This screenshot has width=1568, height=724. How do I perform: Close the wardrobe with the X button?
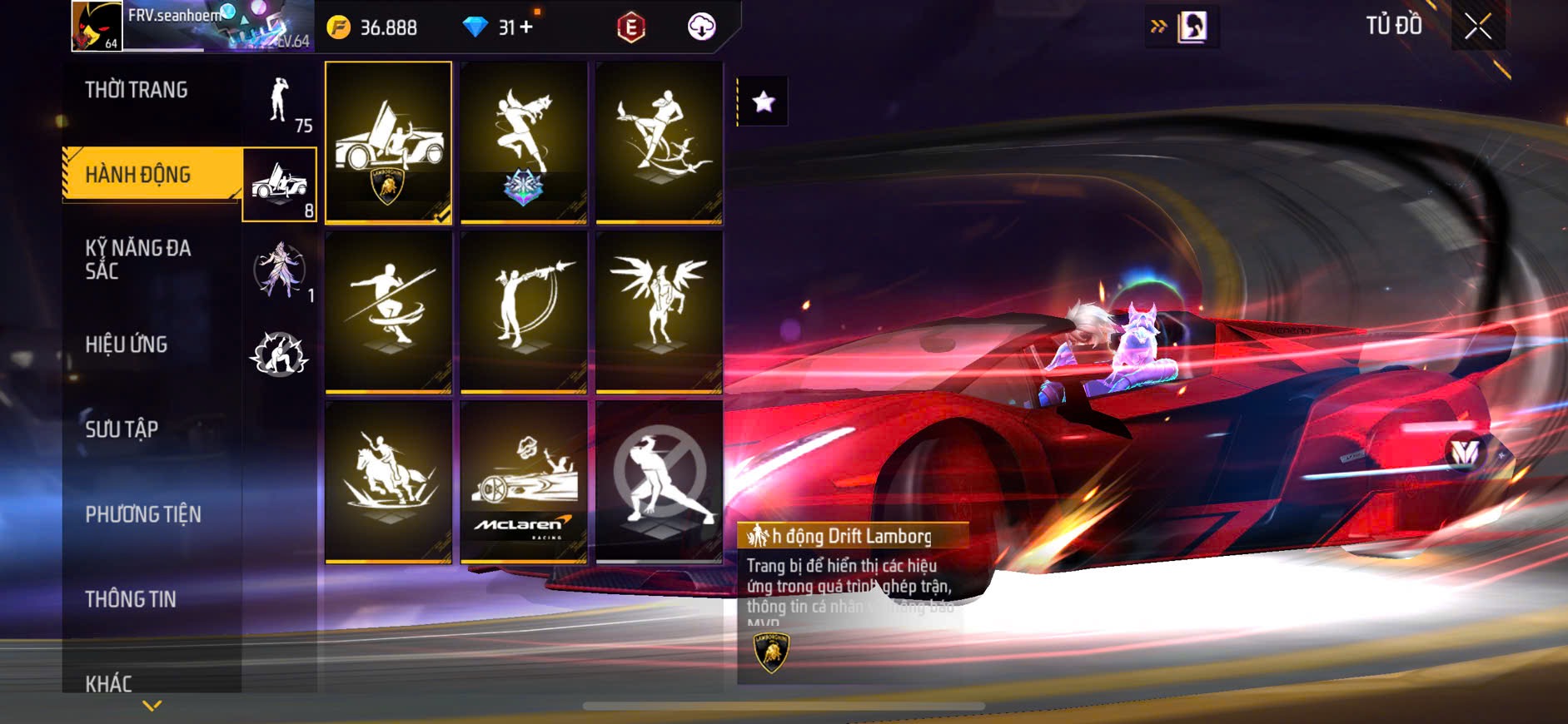[x=1477, y=27]
